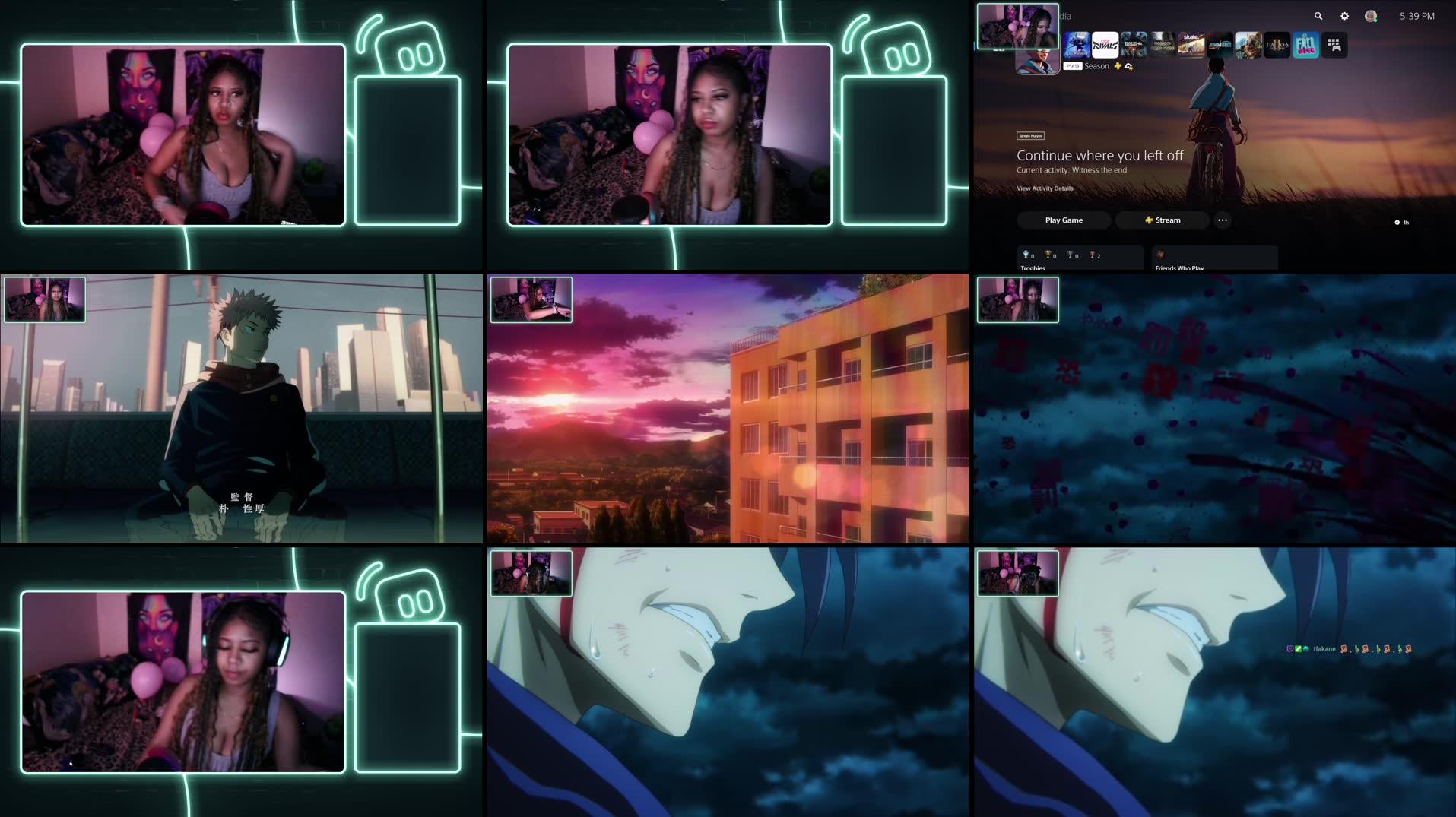Screen dimensions: 1456x817
Task: Open The Talos Principle II tile
Action: click(x=1277, y=44)
